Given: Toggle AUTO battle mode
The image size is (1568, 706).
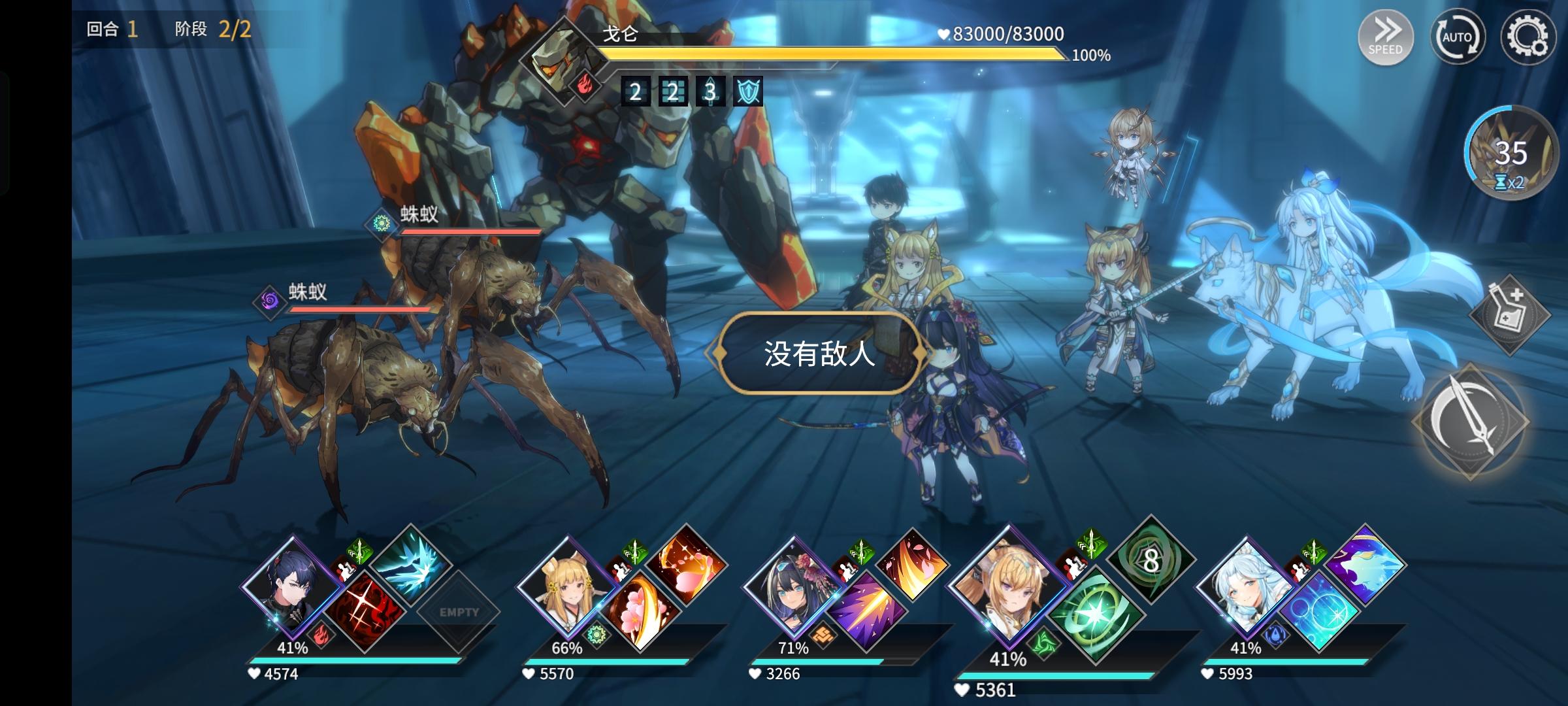Looking at the screenshot, I should click(x=1458, y=37).
